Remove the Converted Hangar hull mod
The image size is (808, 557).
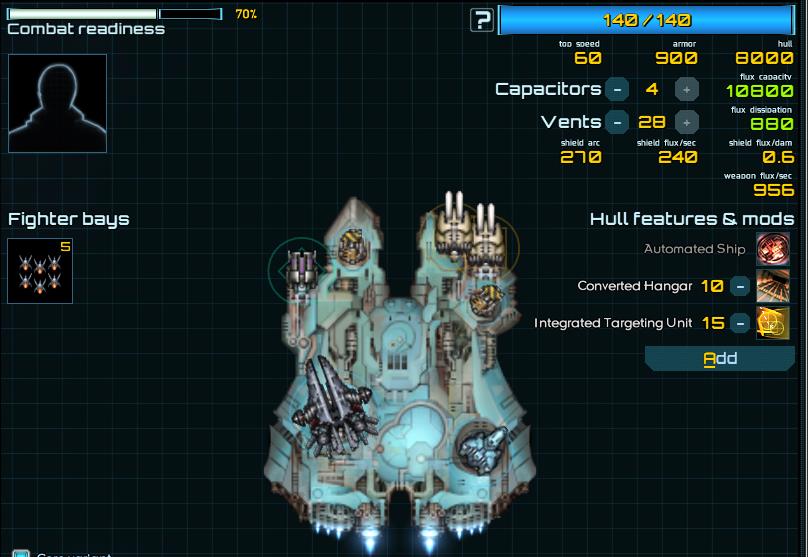740,286
